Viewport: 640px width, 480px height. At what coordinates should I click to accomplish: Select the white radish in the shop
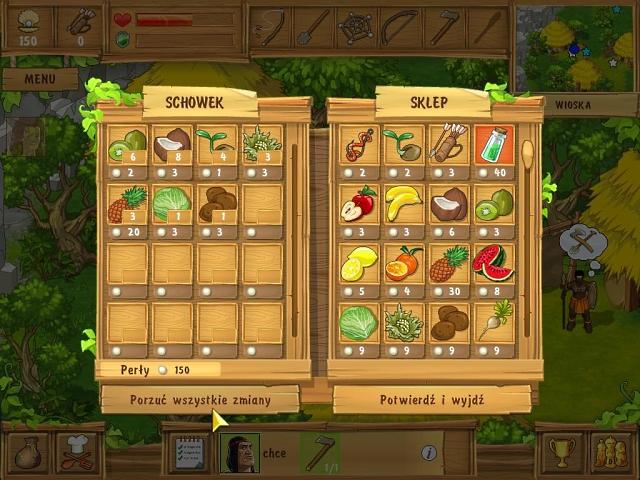(x=493, y=321)
